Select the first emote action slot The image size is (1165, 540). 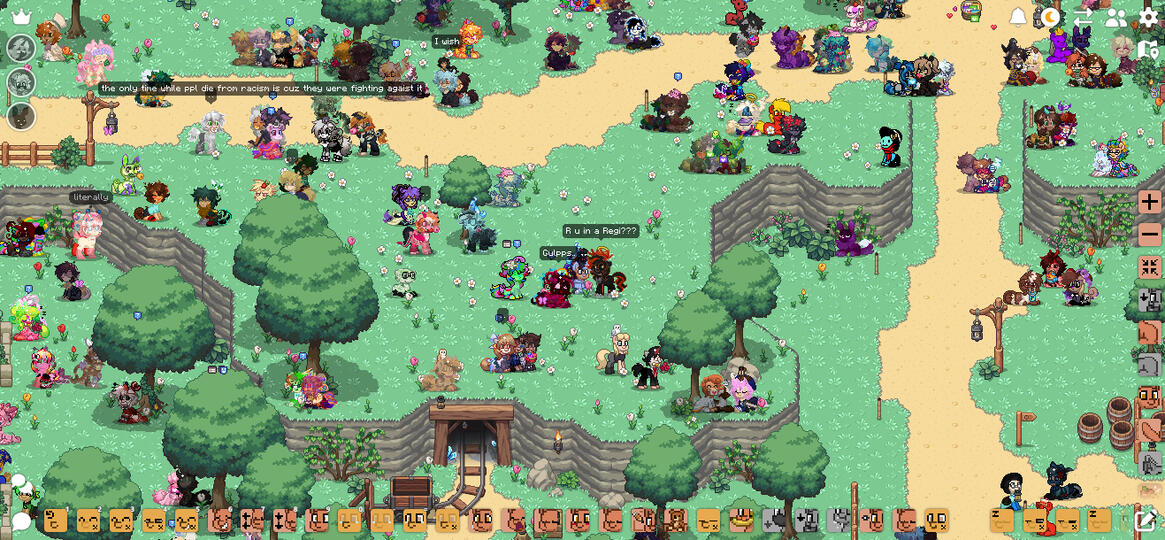pos(56,520)
